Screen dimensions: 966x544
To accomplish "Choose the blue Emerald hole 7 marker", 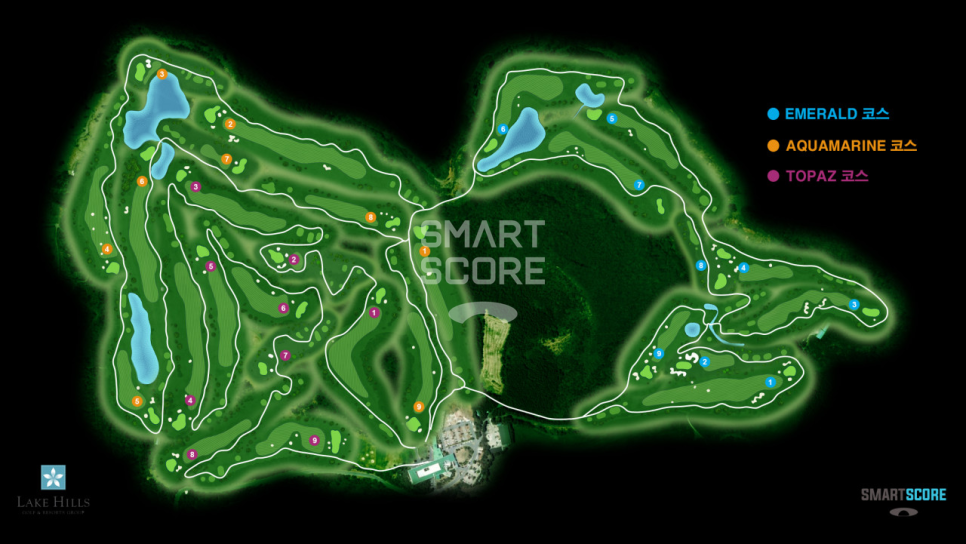I will coord(638,185).
